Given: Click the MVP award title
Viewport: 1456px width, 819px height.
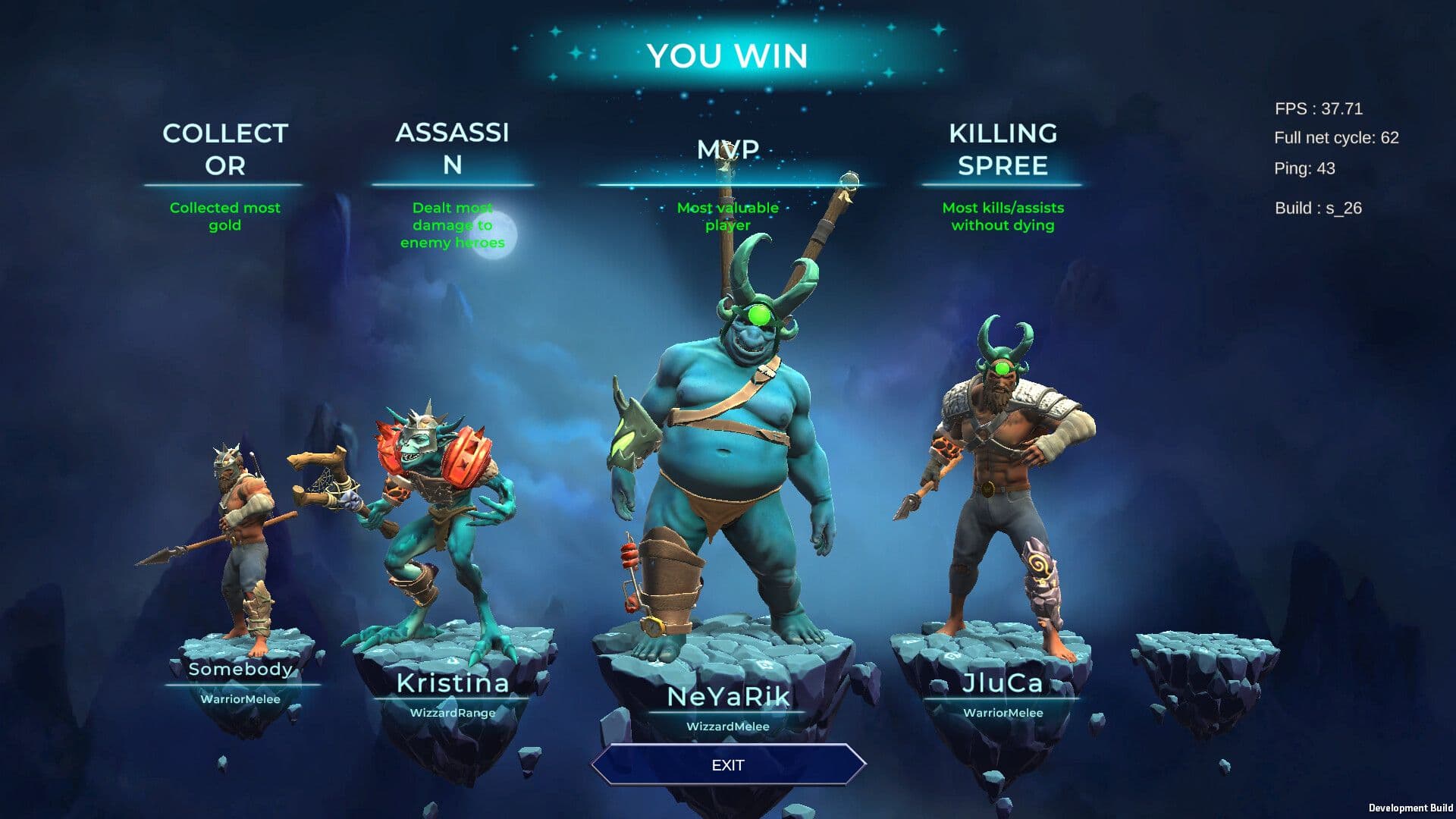Looking at the screenshot, I should [x=728, y=149].
